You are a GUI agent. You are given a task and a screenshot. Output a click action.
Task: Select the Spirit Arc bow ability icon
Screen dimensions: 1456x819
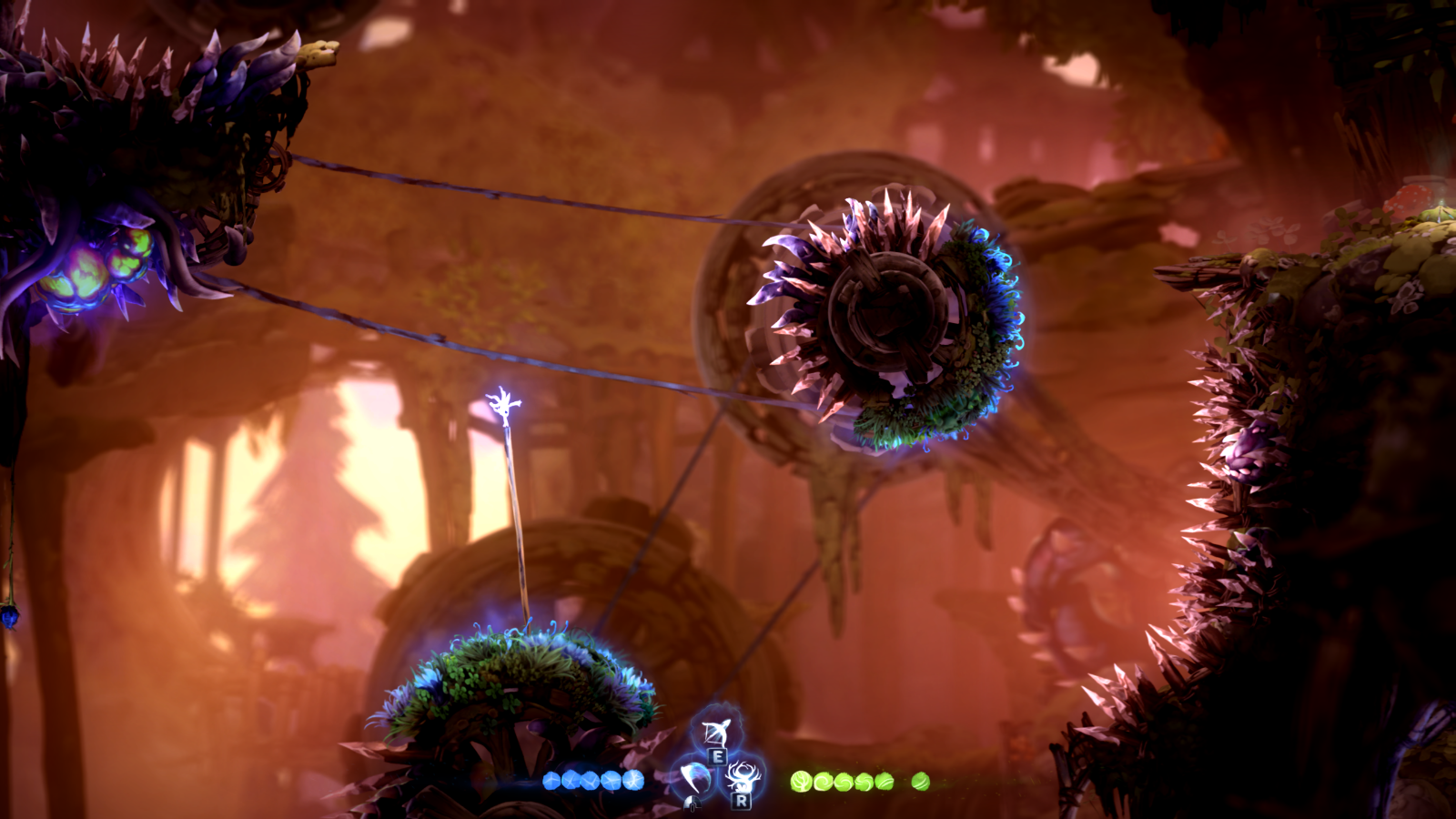coord(718,733)
